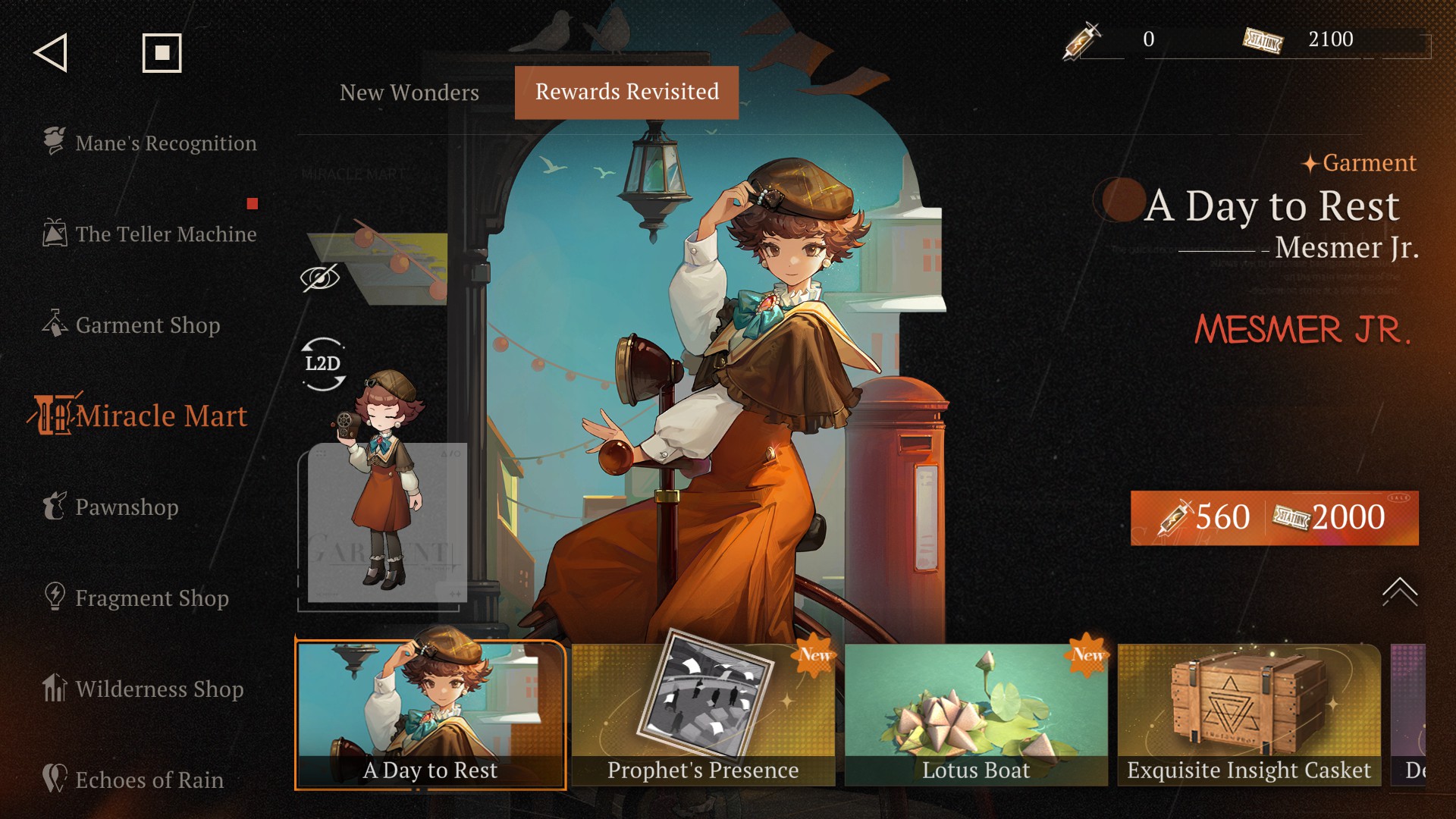Select the Rewards Revisited tab
This screenshot has width=1456, height=819.
[626, 93]
